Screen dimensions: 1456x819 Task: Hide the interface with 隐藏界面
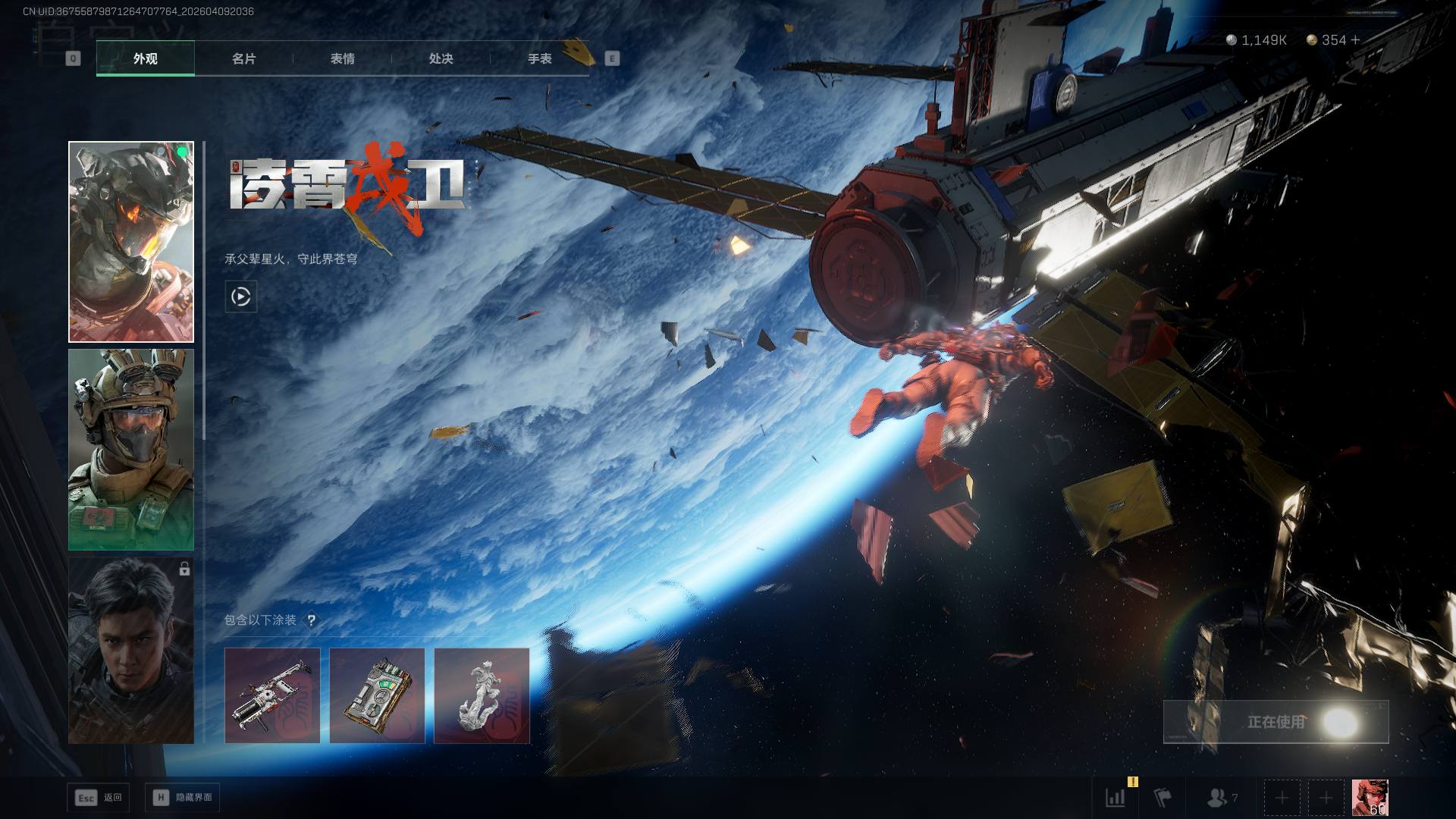(x=183, y=798)
